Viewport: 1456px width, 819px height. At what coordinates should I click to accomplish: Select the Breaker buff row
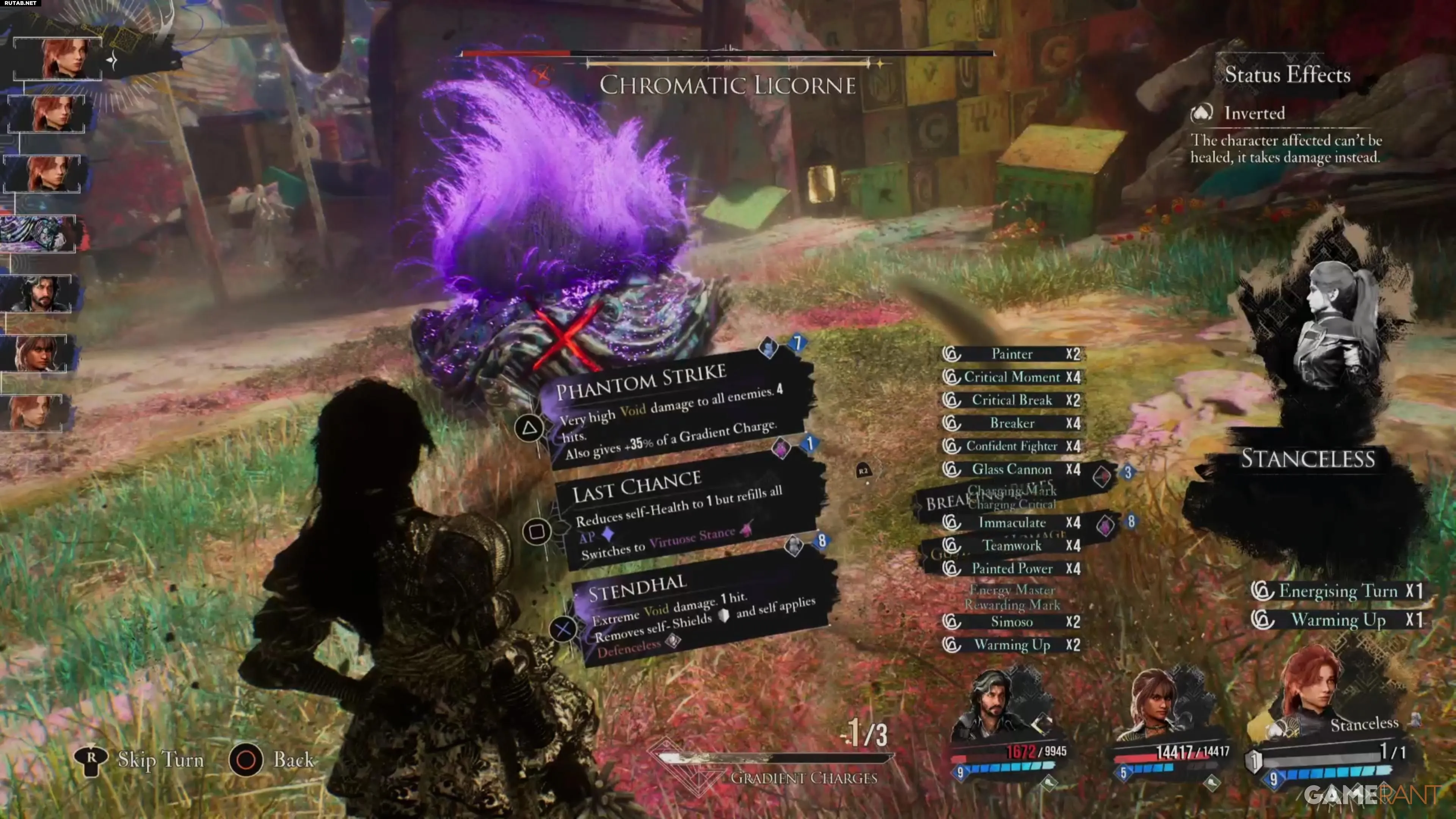[x=1011, y=424]
